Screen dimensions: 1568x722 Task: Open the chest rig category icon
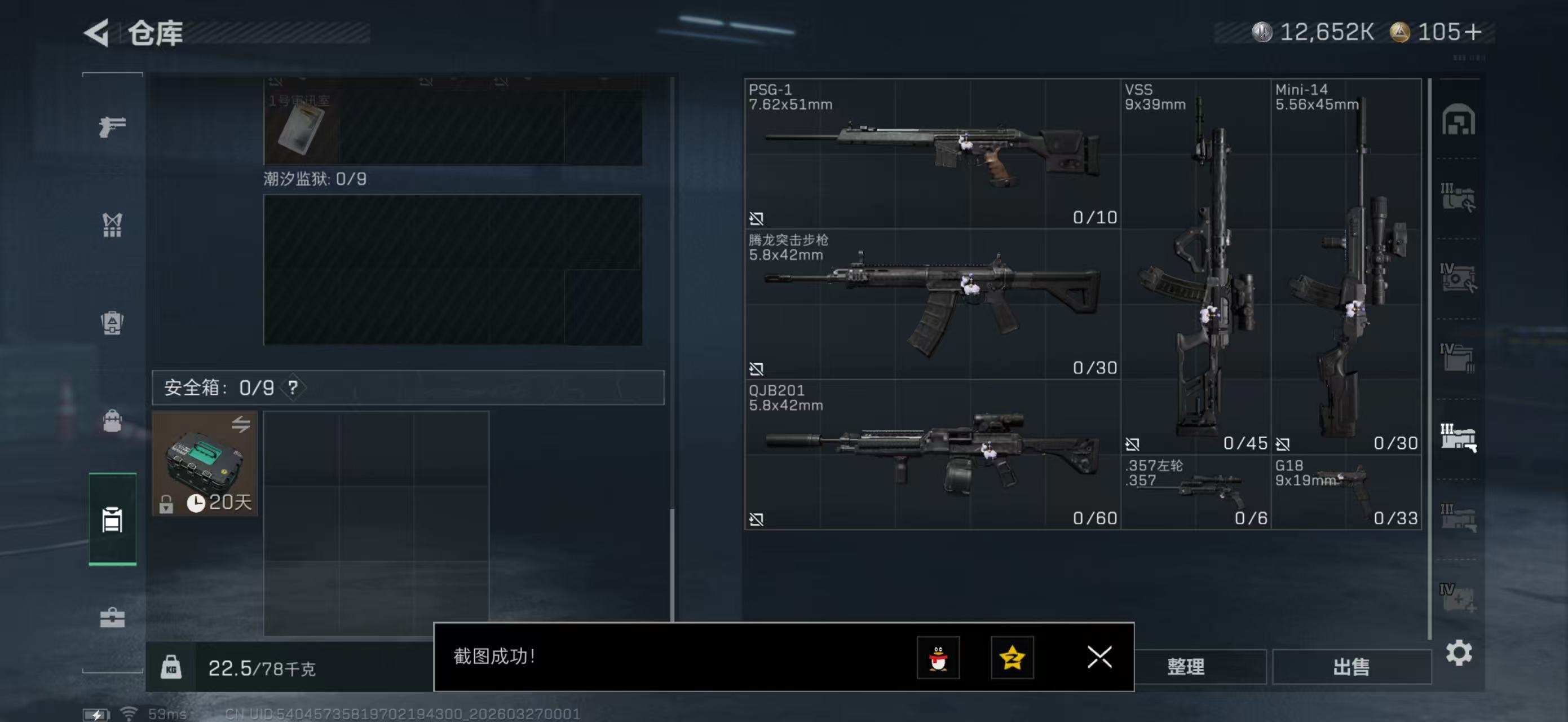[112, 225]
